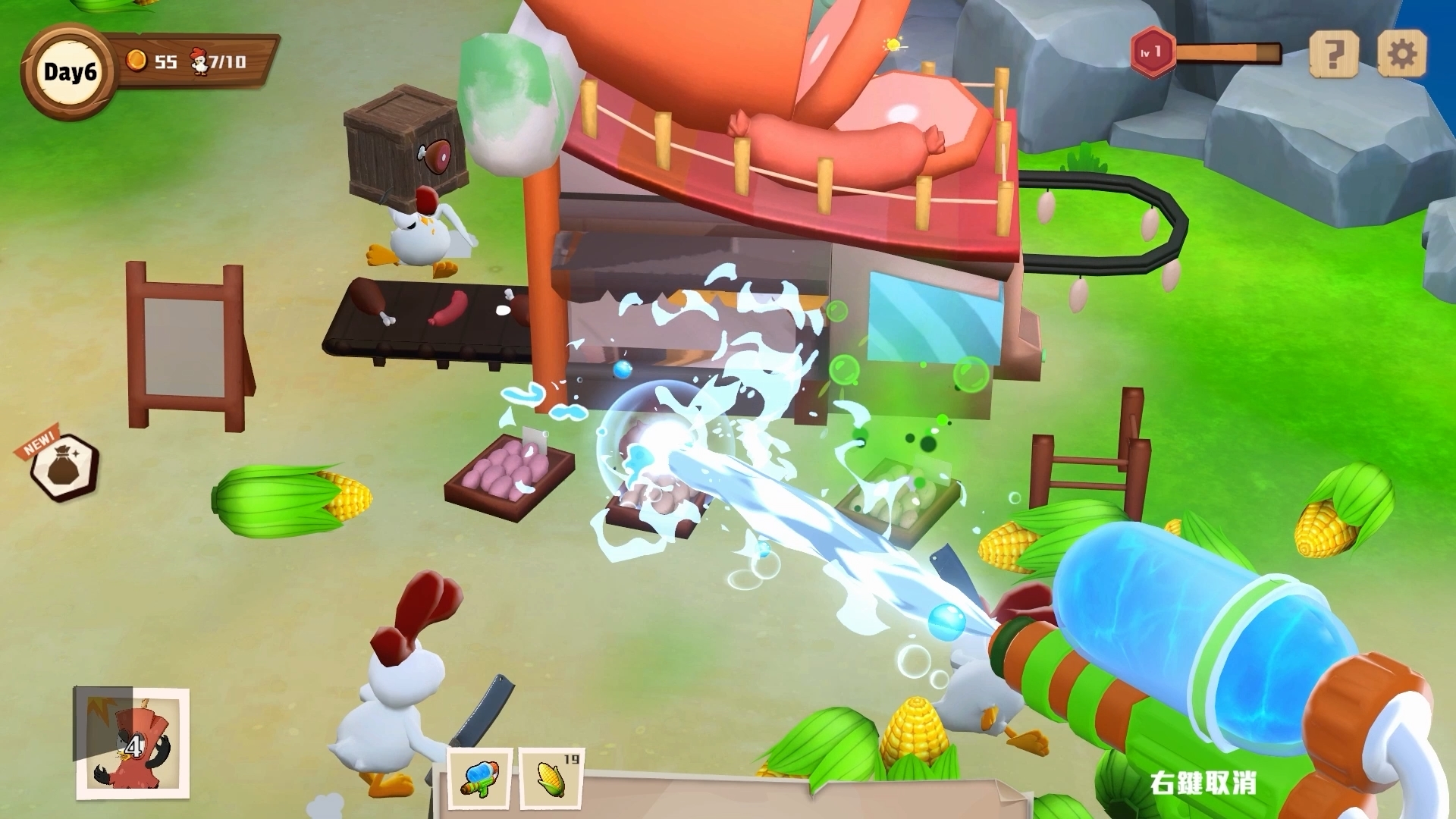Viewport: 1456px width, 819px height.
Task: Open the gear settings menu
Action: pos(1401,52)
